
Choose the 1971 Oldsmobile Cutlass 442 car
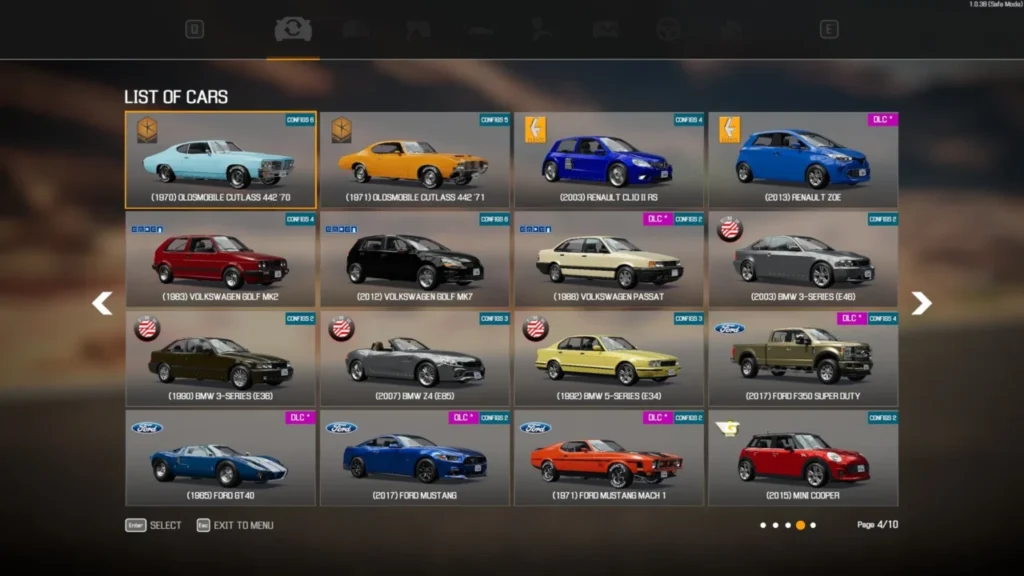pos(415,160)
